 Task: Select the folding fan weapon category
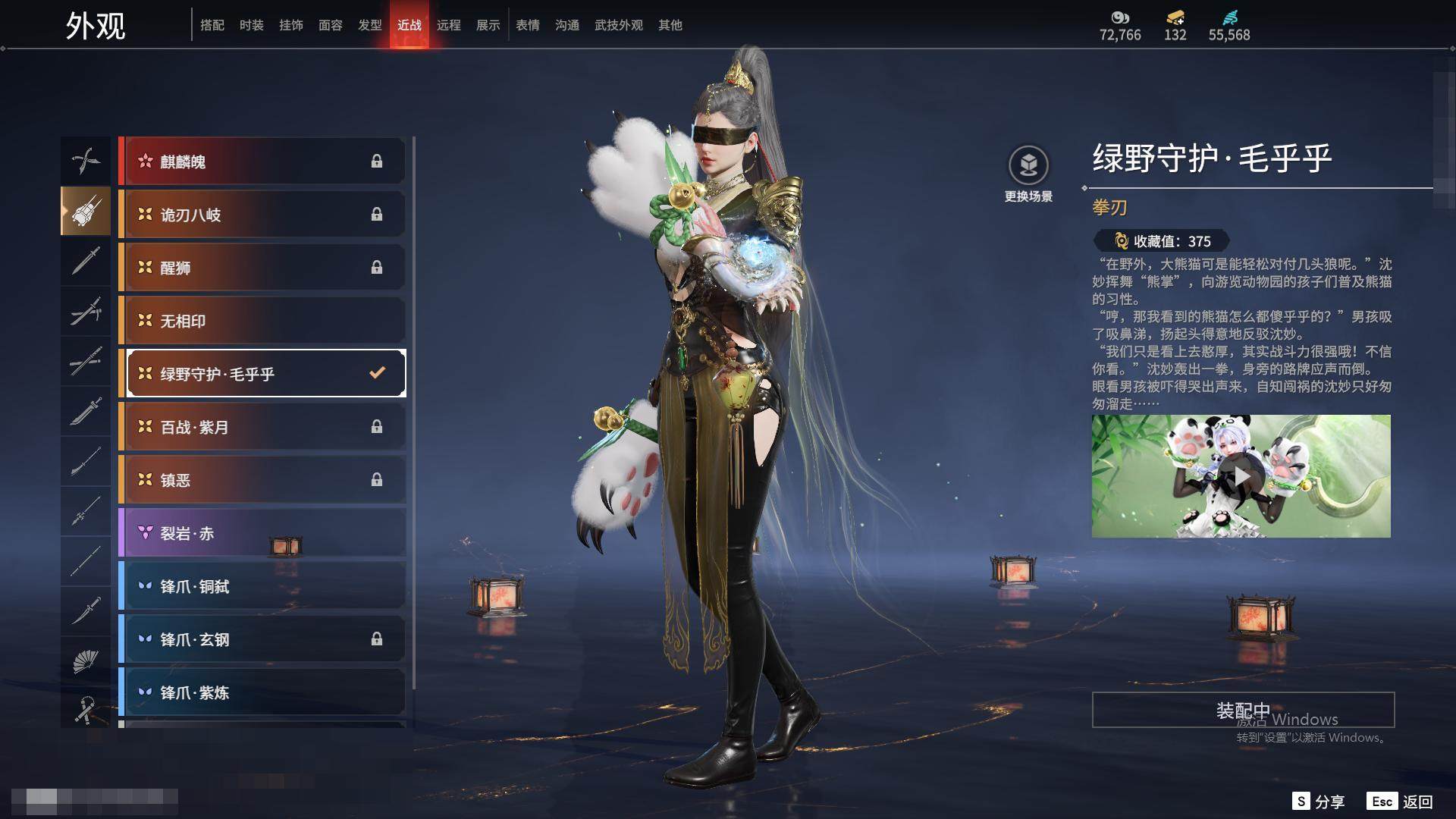85,661
